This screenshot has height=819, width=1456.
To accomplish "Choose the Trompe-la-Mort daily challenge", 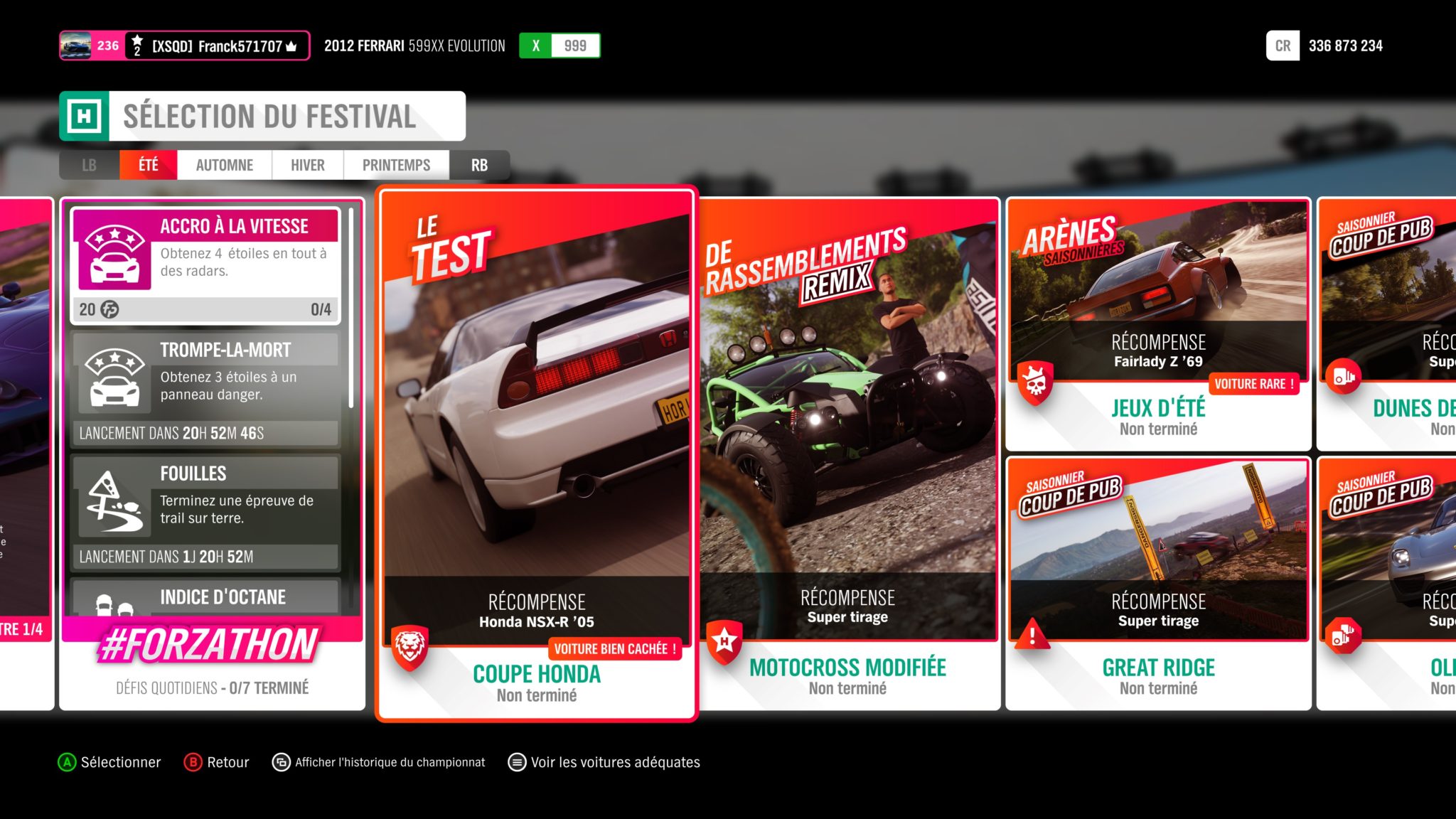I will [x=205, y=388].
